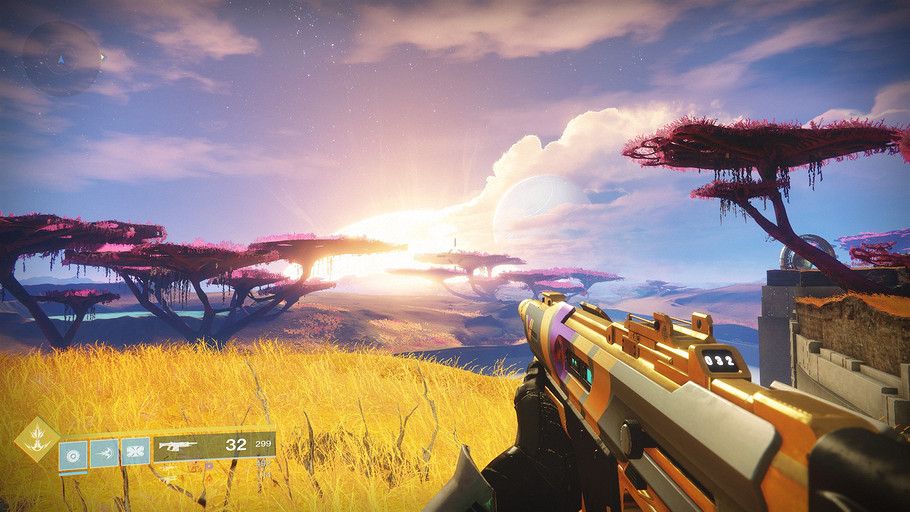The width and height of the screenshot is (910, 512).
Task: Use the melee ability icon
Action: click(x=104, y=453)
